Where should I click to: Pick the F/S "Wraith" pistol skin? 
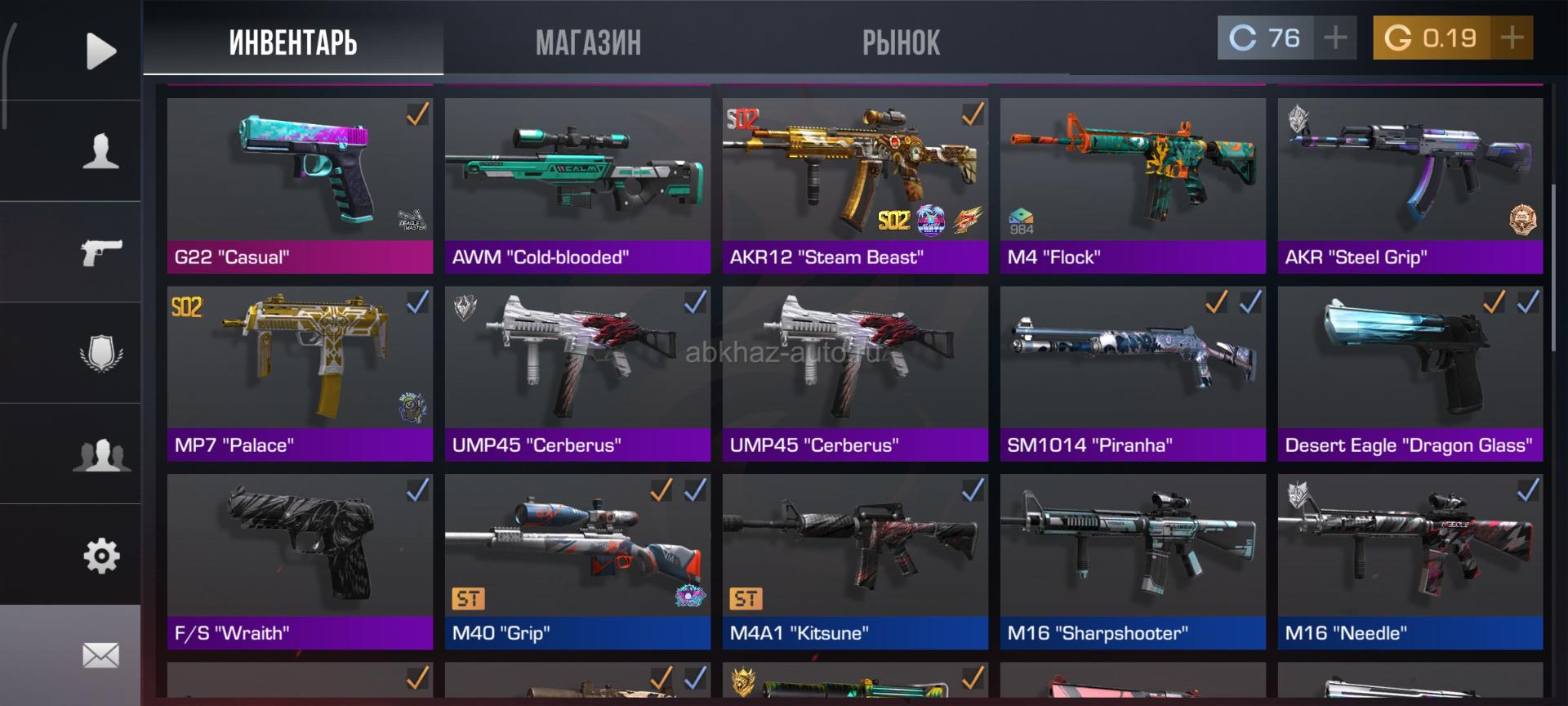click(x=300, y=561)
